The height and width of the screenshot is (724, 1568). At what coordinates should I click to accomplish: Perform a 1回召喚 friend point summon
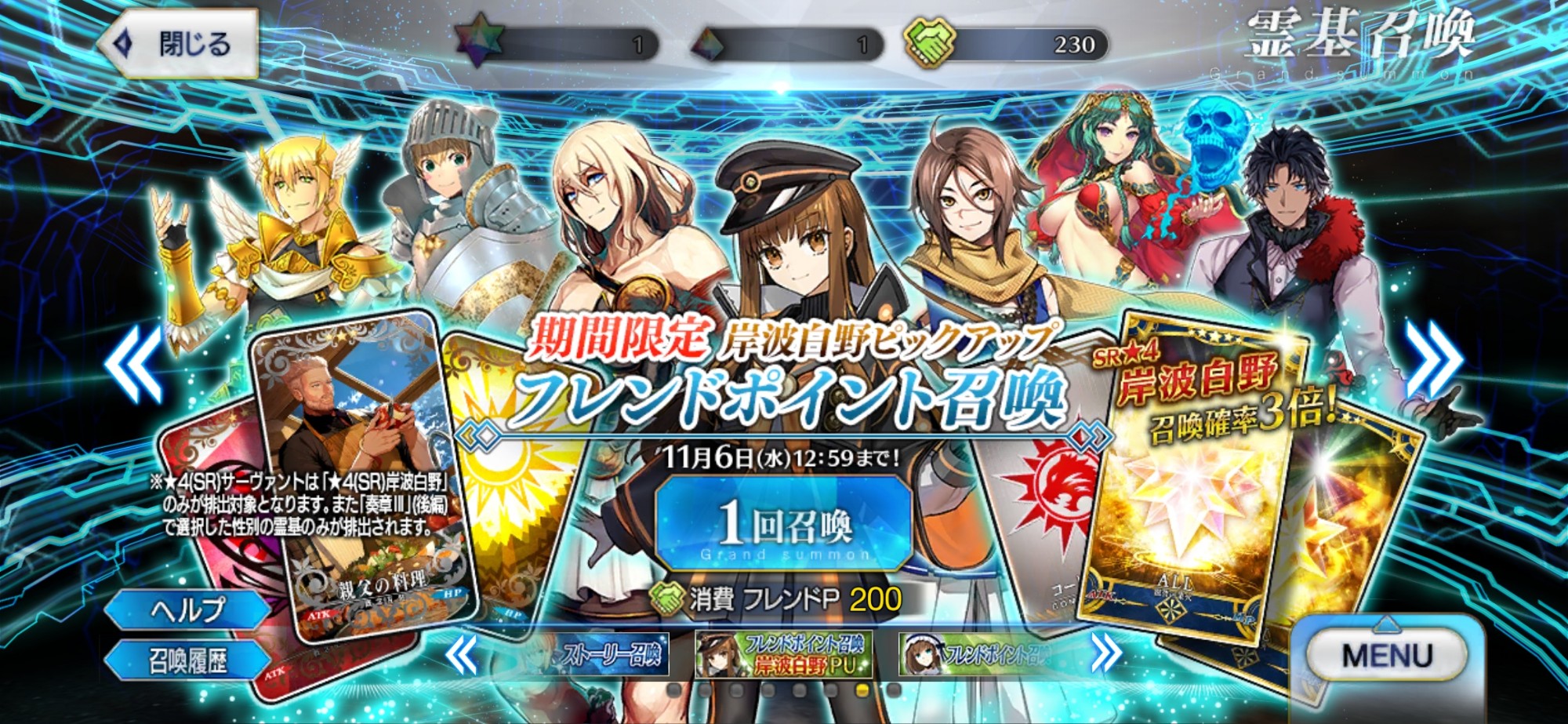[x=784, y=524]
